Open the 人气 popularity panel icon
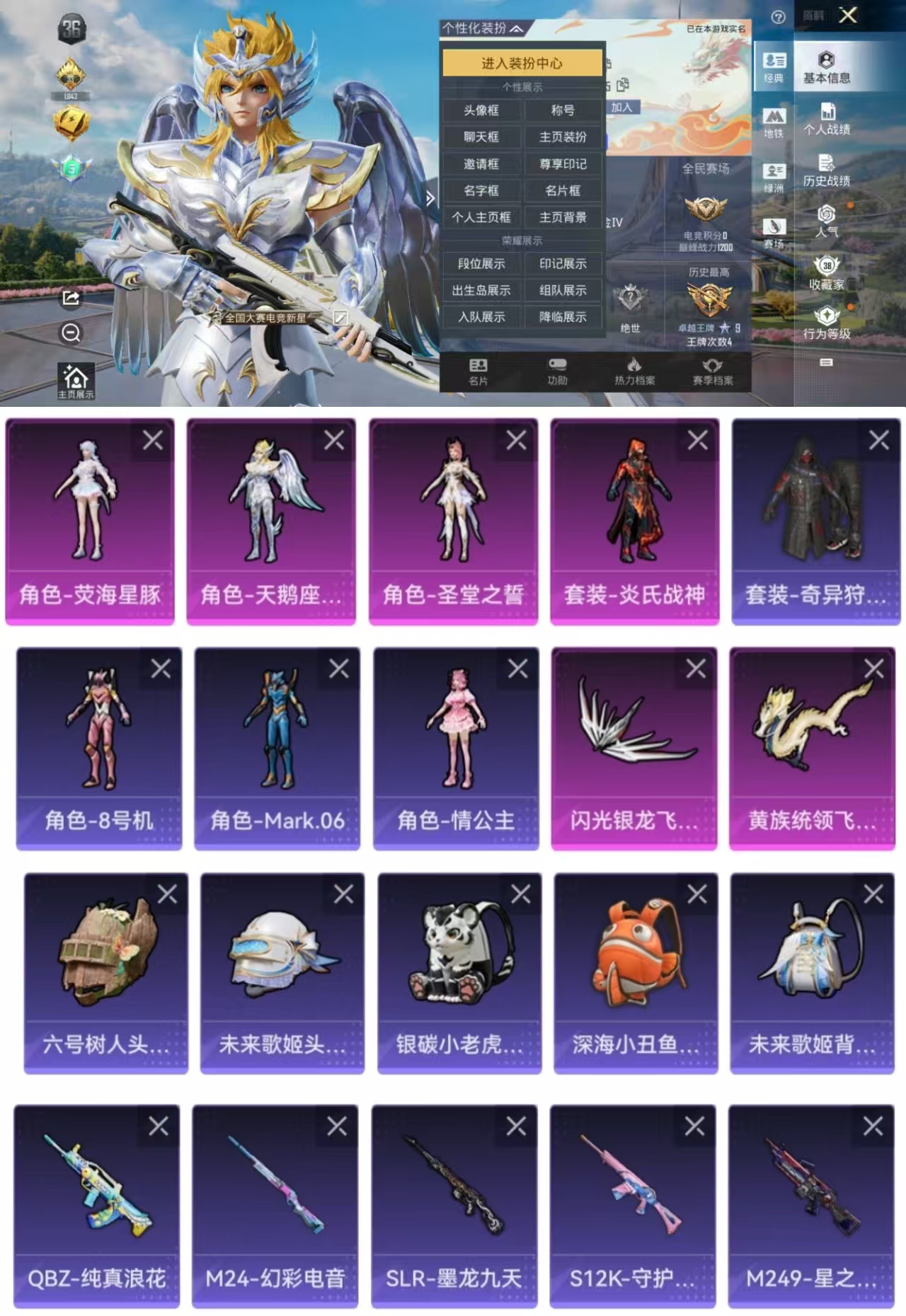This screenshot has height=1316, width=906. (x=827, y=223)
